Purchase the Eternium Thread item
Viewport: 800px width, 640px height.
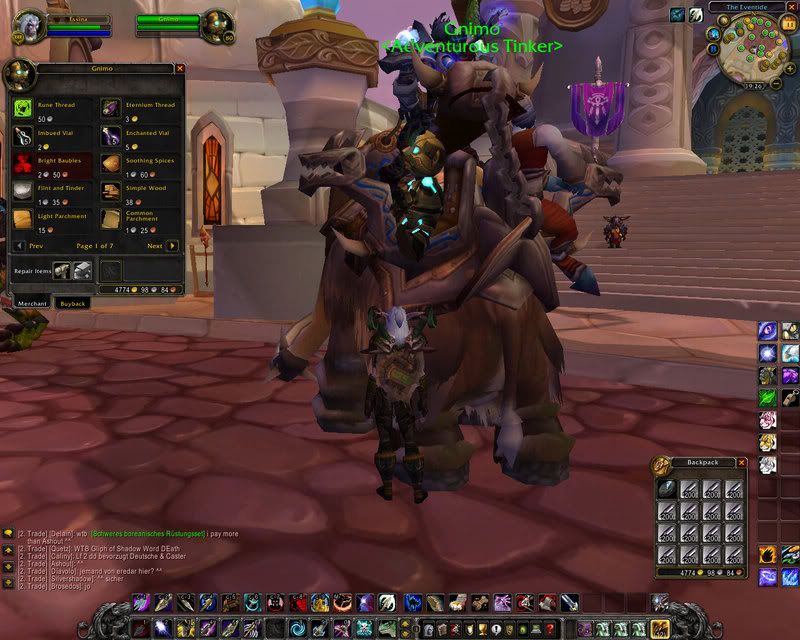click(x=109, y=107)
